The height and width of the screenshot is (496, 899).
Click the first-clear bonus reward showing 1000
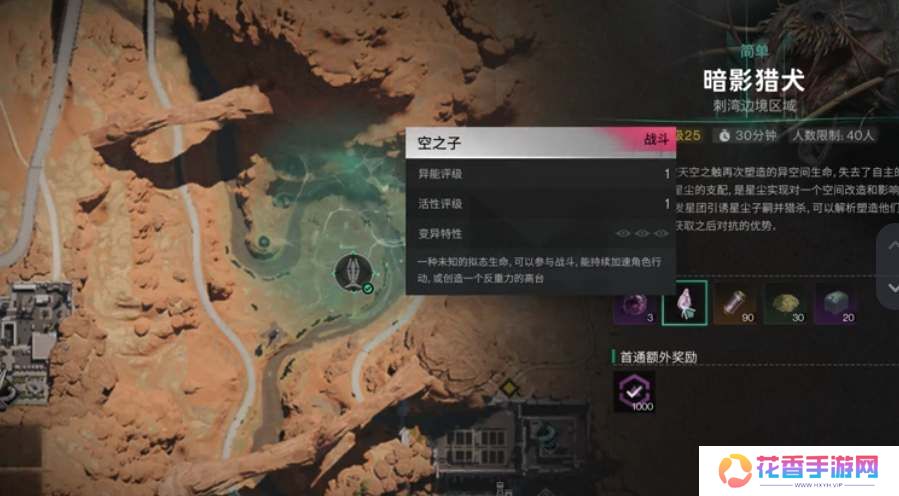[634, 392]
